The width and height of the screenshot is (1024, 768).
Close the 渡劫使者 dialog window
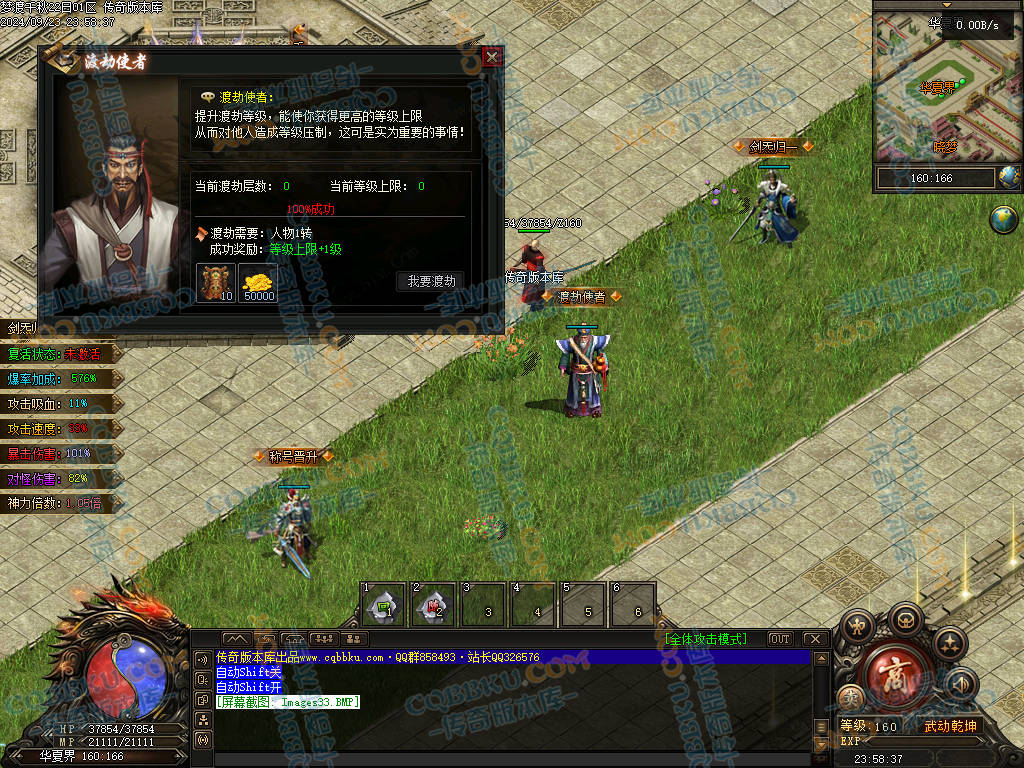coord(491,57)
